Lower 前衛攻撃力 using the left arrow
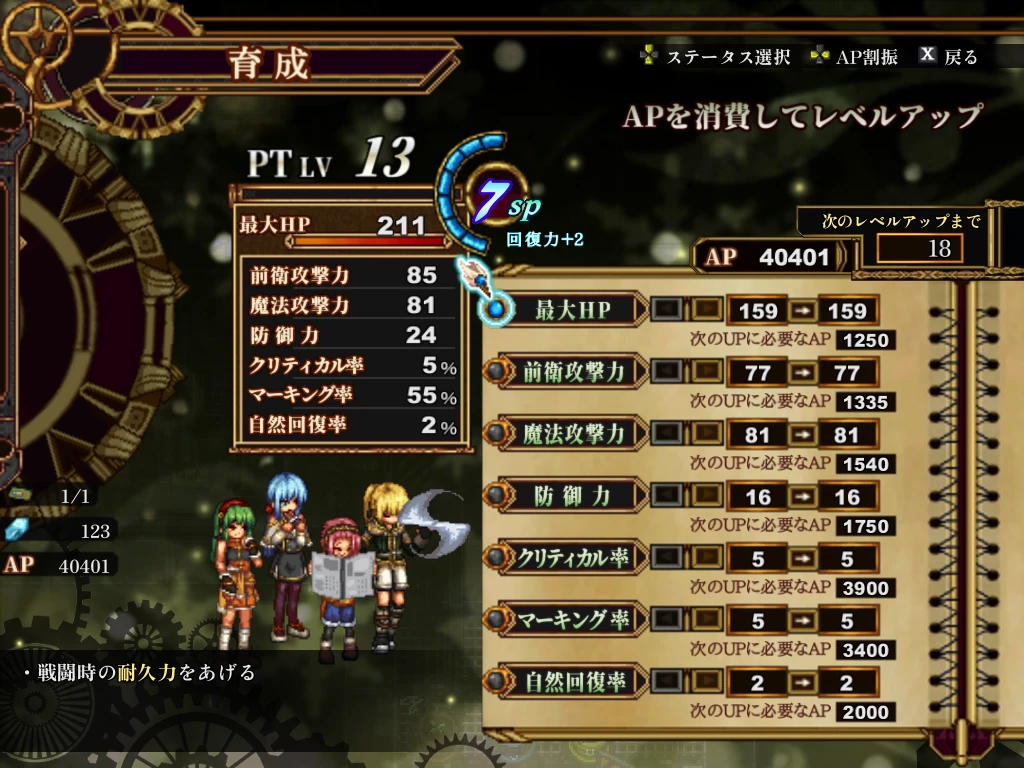The height and width of the screenshot is (768, 1024). pyautogui.click(x=667, y=372)
